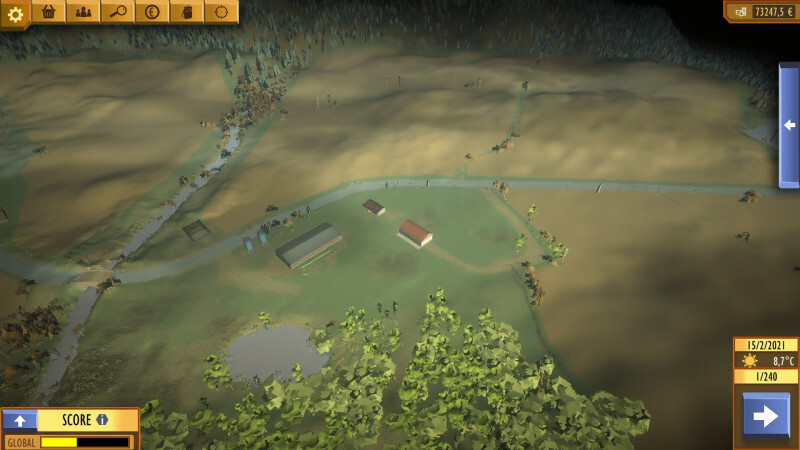Select the magnifying glass tool
The image size is (800, 450).
[118, 12]
